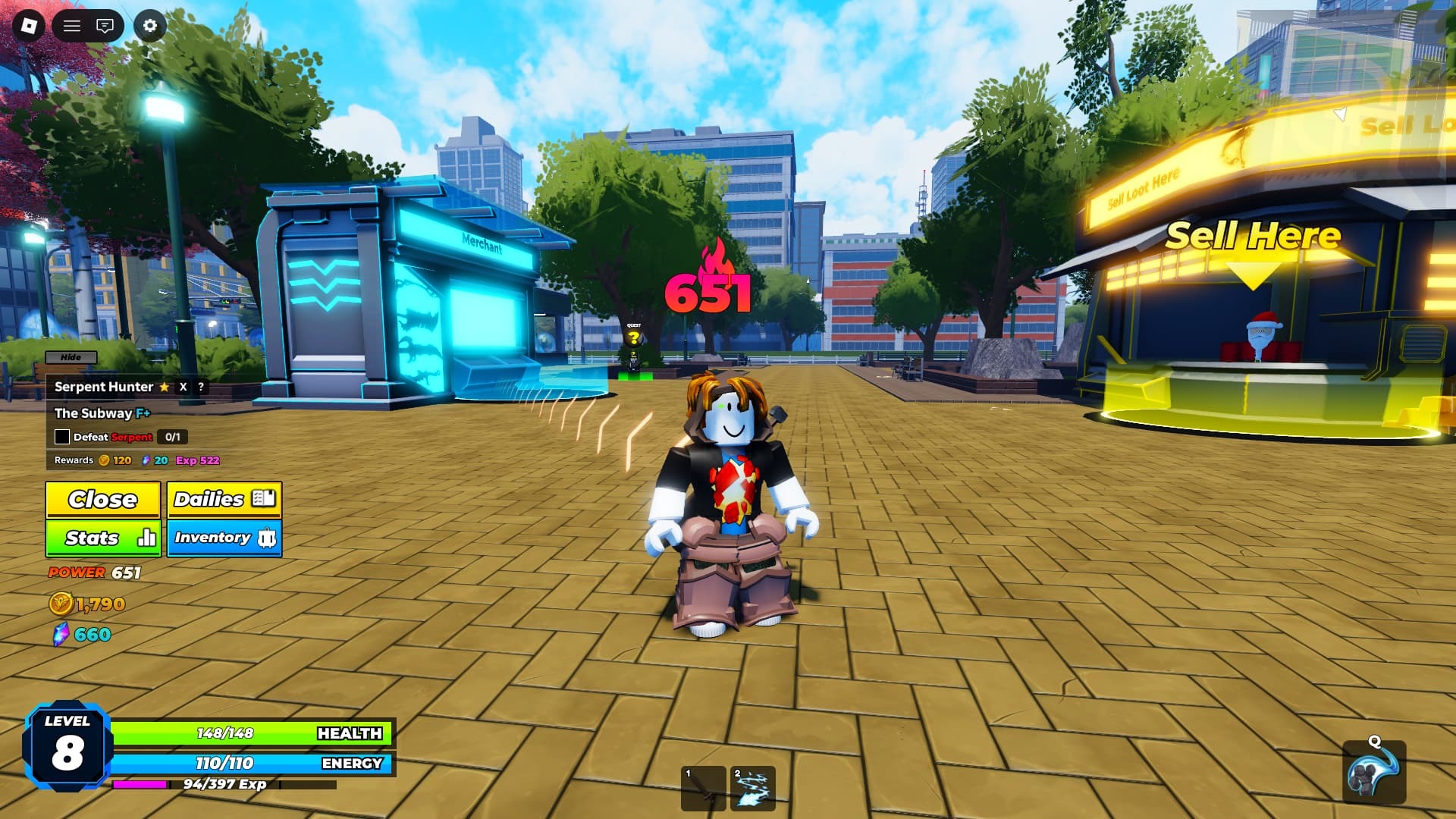
Task: Hide the quest tracker panel
Action: (x=71, y=357)
